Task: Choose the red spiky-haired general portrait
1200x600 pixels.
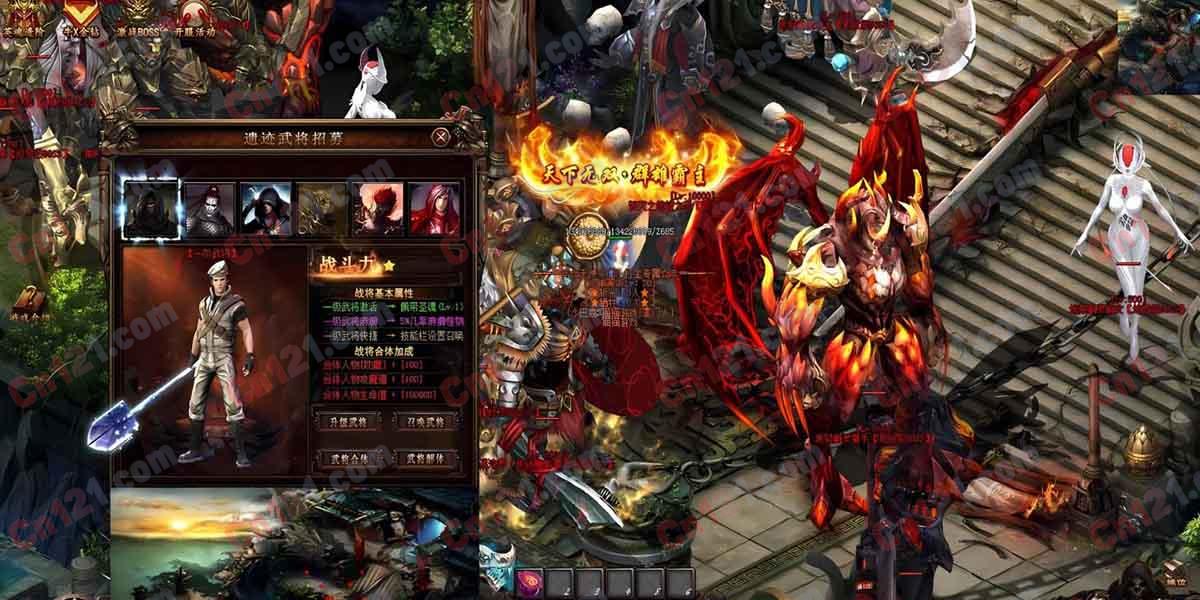Action: pyautogui.click(x=378, y=209)
